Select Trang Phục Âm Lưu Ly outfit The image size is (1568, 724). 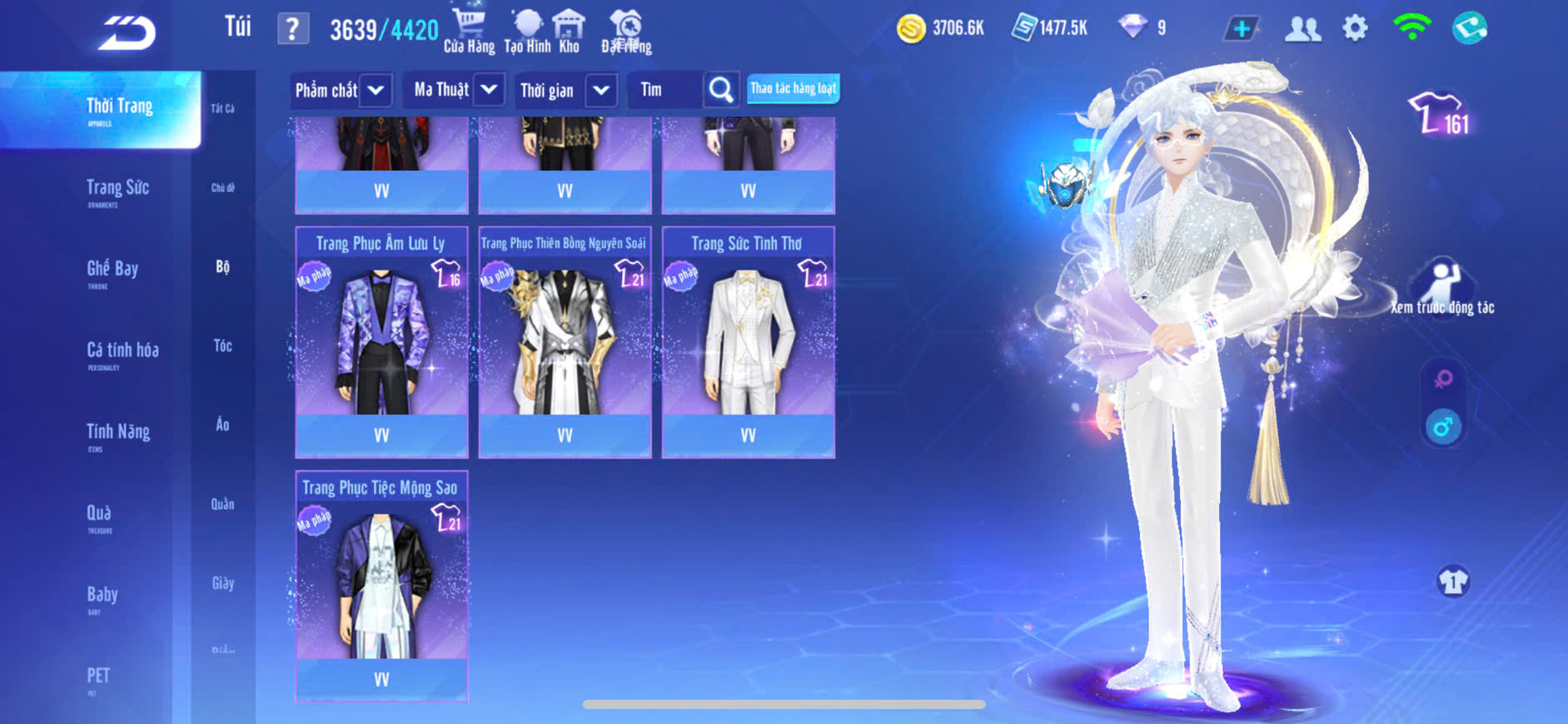(x=381, y=341)
